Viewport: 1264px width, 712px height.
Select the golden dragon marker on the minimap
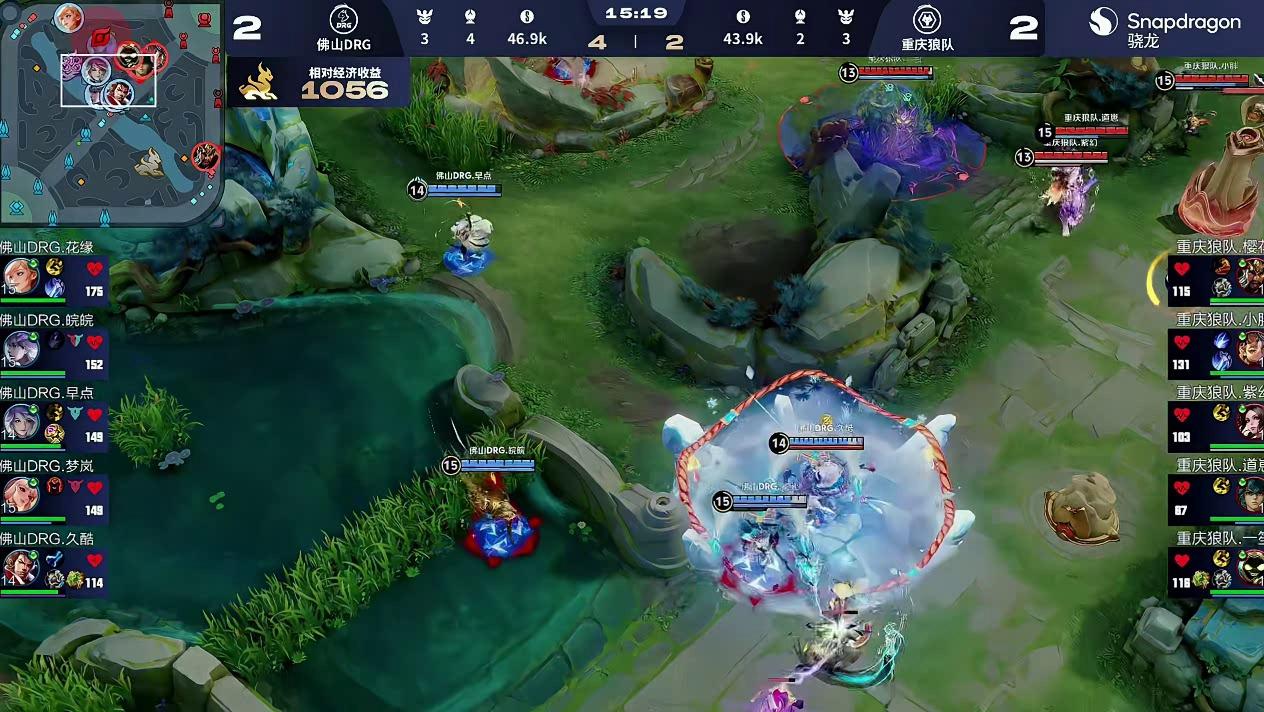[151, 161]
